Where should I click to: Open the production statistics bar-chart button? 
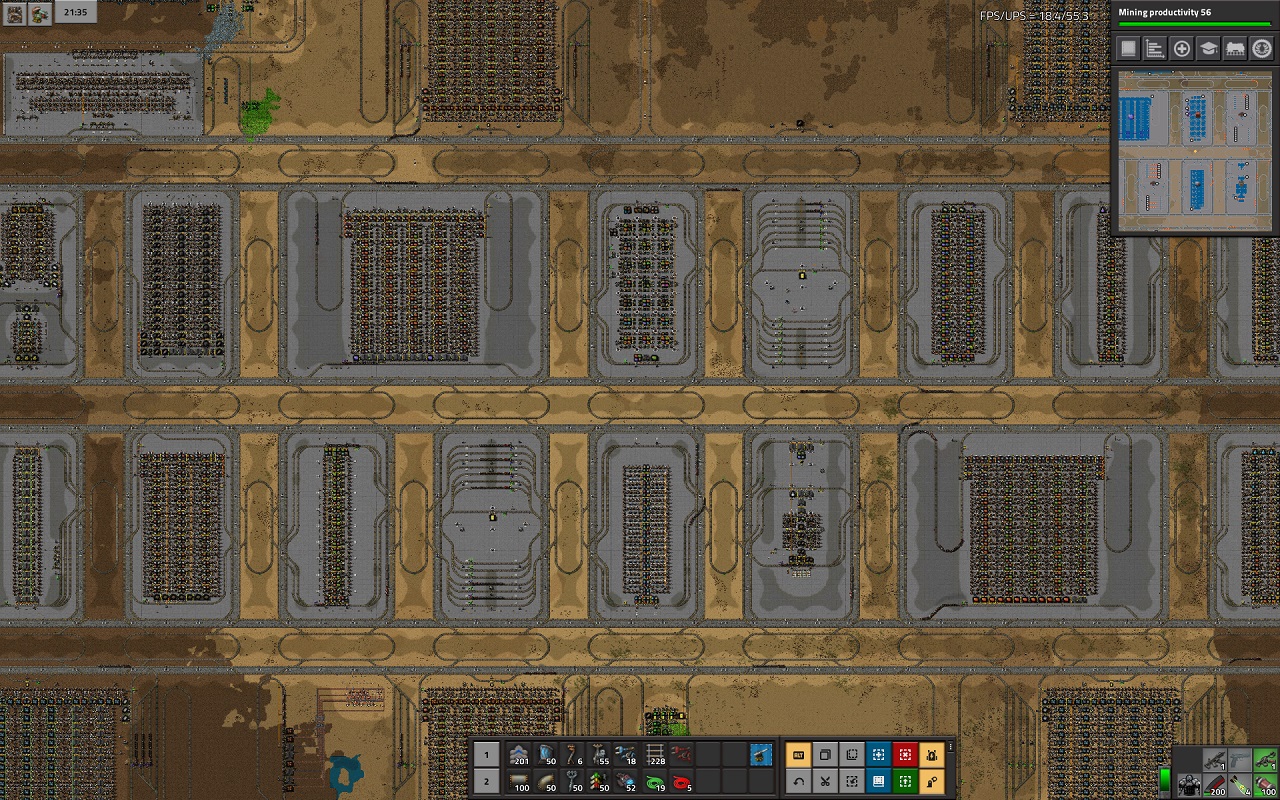click(x=1155, y=48)
